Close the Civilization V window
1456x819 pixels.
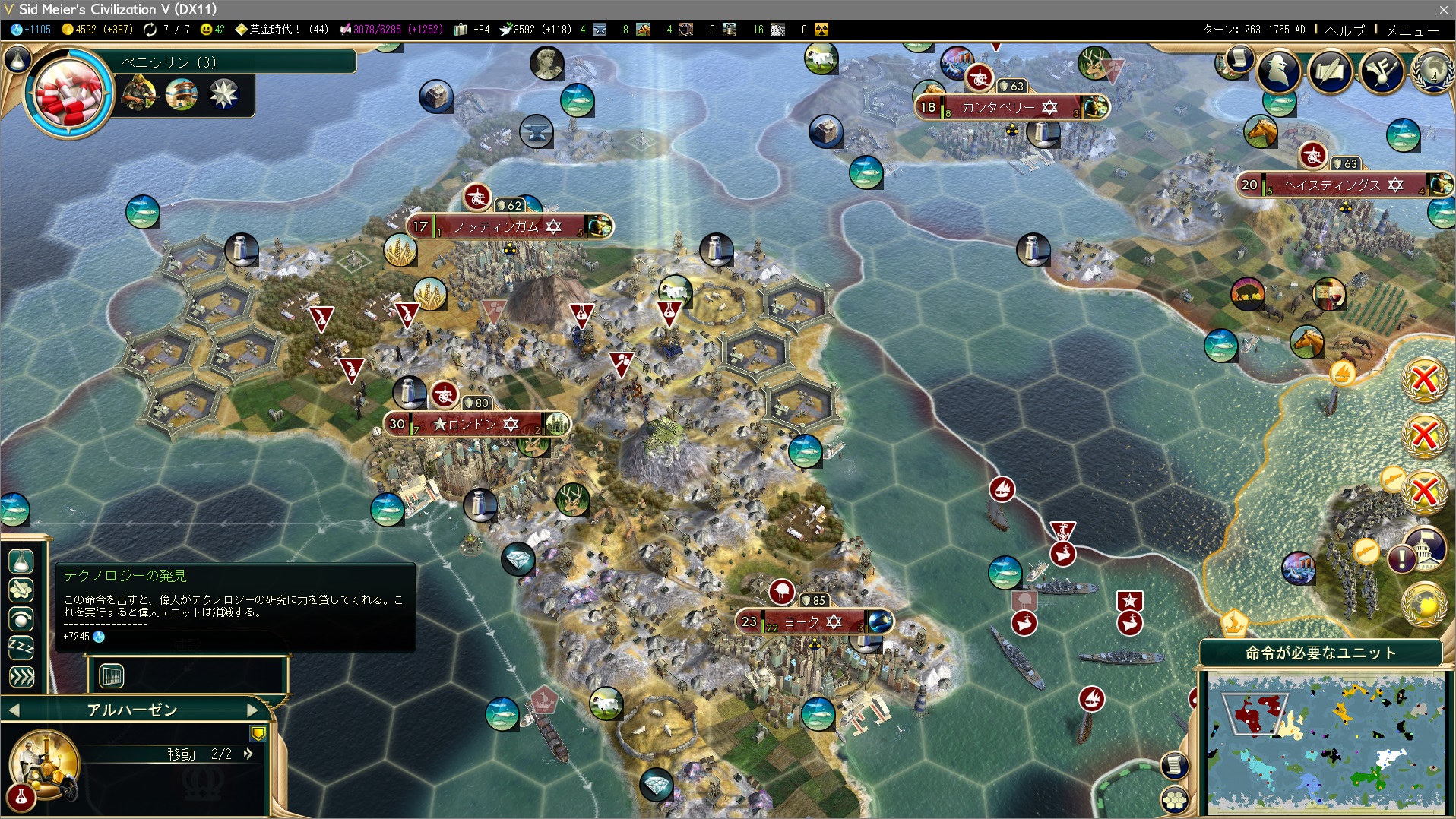pyautogui.click(x=1443, y=9)
